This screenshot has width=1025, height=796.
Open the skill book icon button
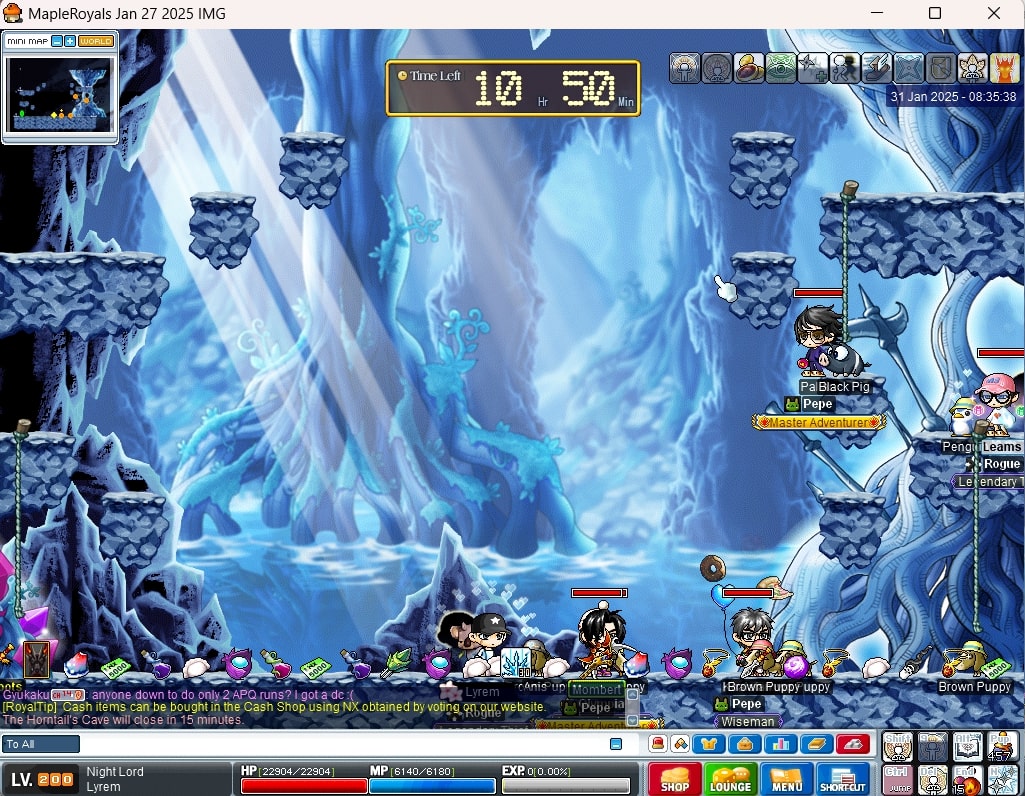816,744
